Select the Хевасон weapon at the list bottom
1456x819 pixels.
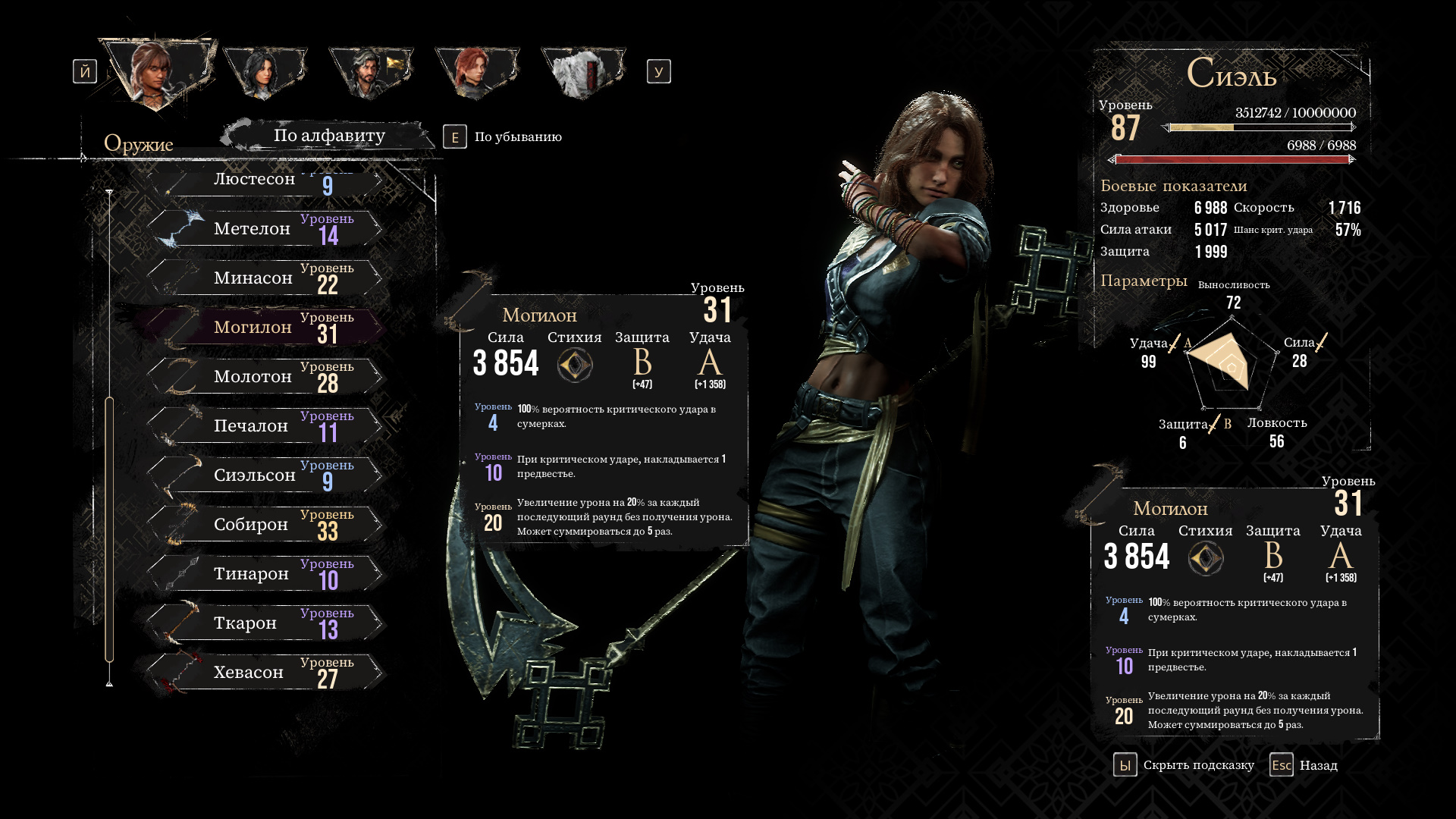[265, 673]
